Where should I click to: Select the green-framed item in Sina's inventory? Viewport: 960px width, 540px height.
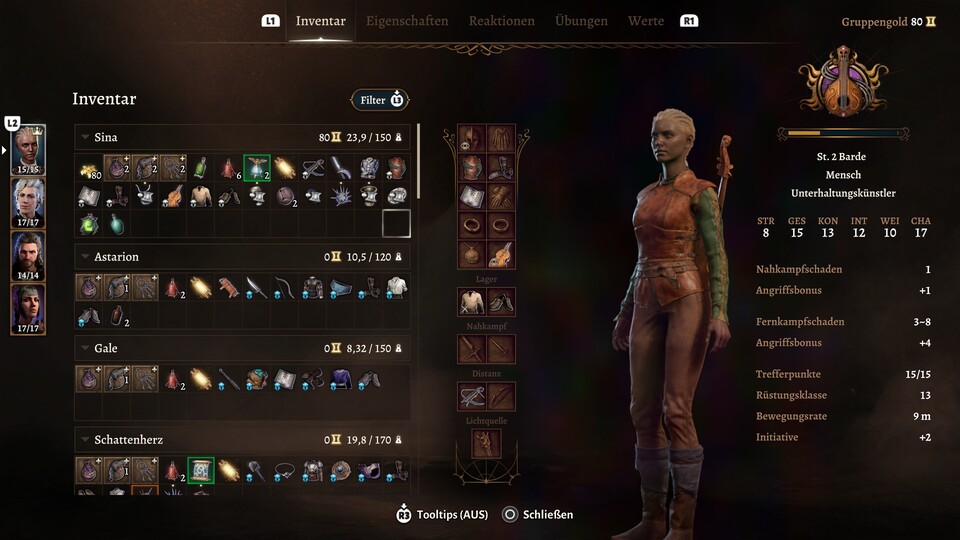(x=257, y=168)
